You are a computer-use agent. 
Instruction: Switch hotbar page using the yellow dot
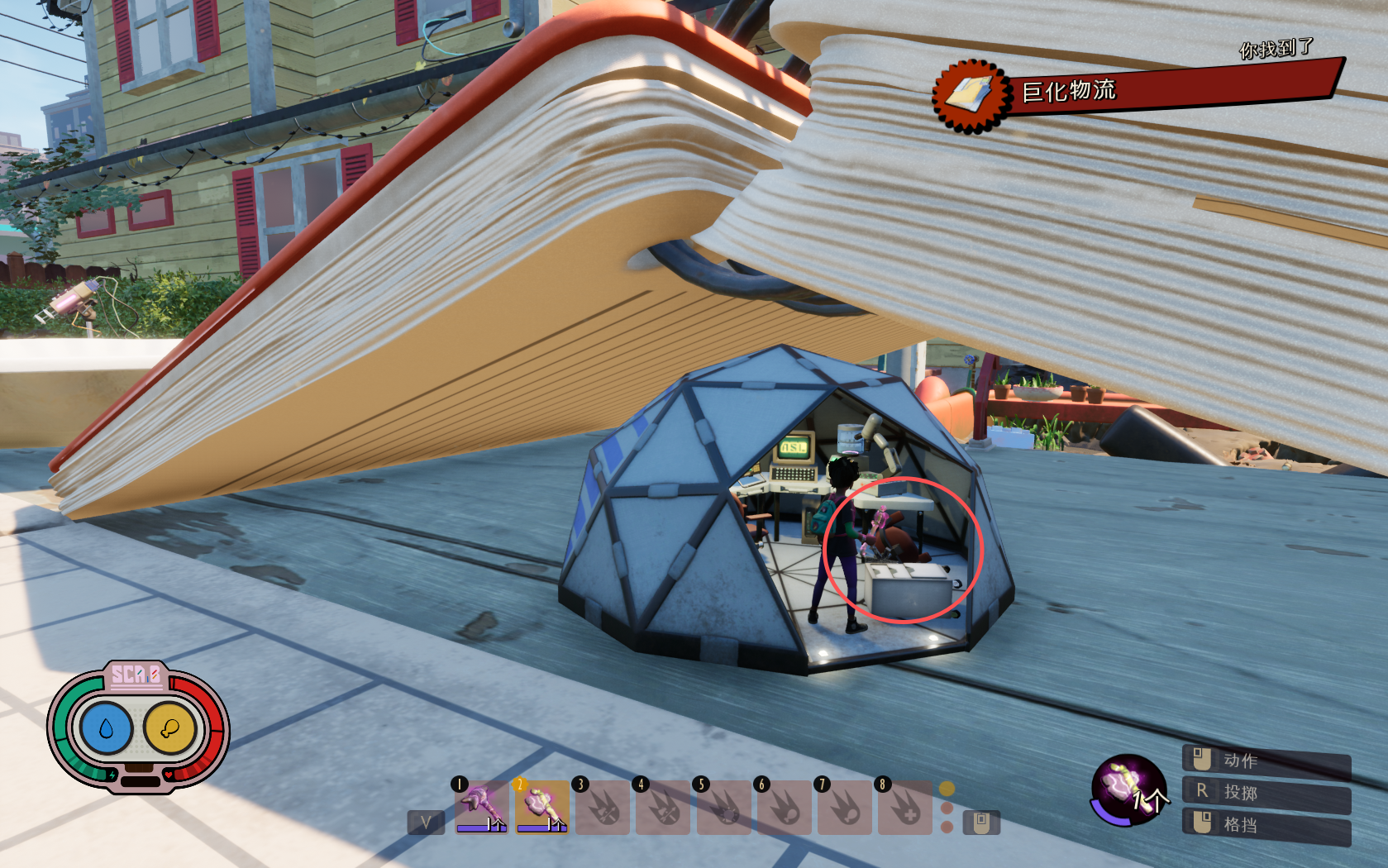point(947,789)
